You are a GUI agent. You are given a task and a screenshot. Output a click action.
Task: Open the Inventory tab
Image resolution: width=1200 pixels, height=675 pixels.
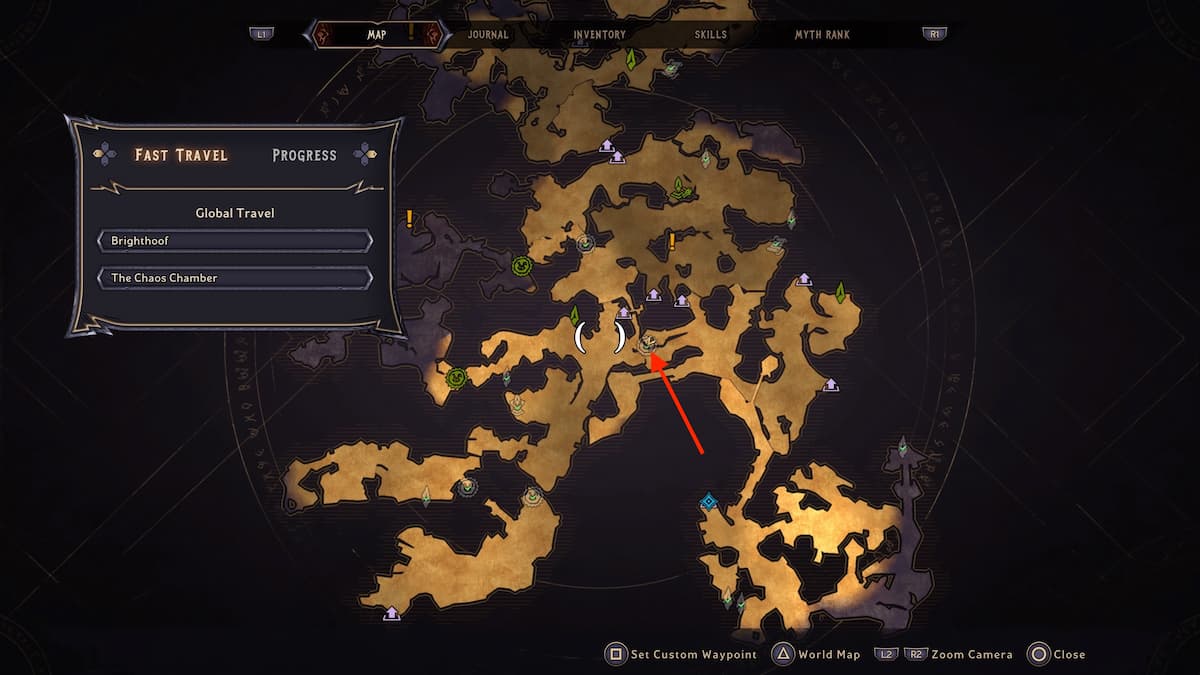click(599, 34)
